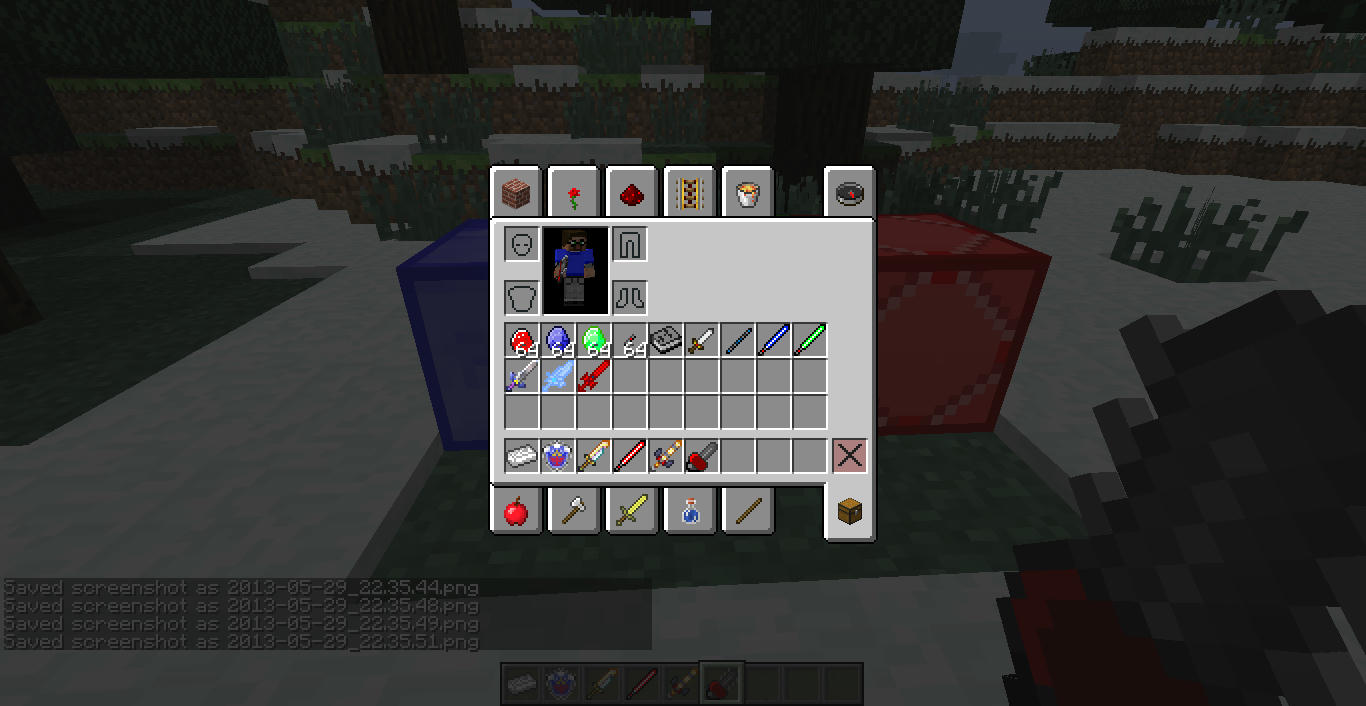Pick up the red gem stack
Image resolution: width=1366 pixels, height=706 pixels.
tap(522, 341)
